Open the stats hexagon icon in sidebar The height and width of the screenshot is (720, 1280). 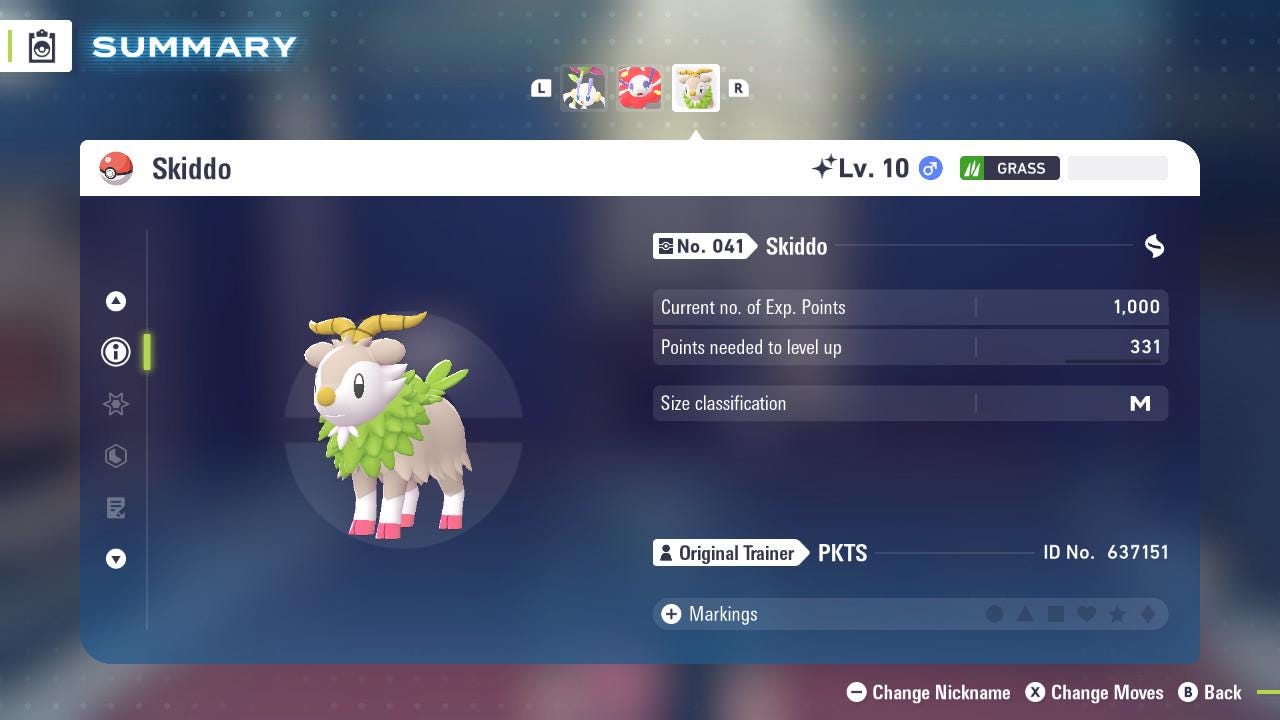[116, 456]
